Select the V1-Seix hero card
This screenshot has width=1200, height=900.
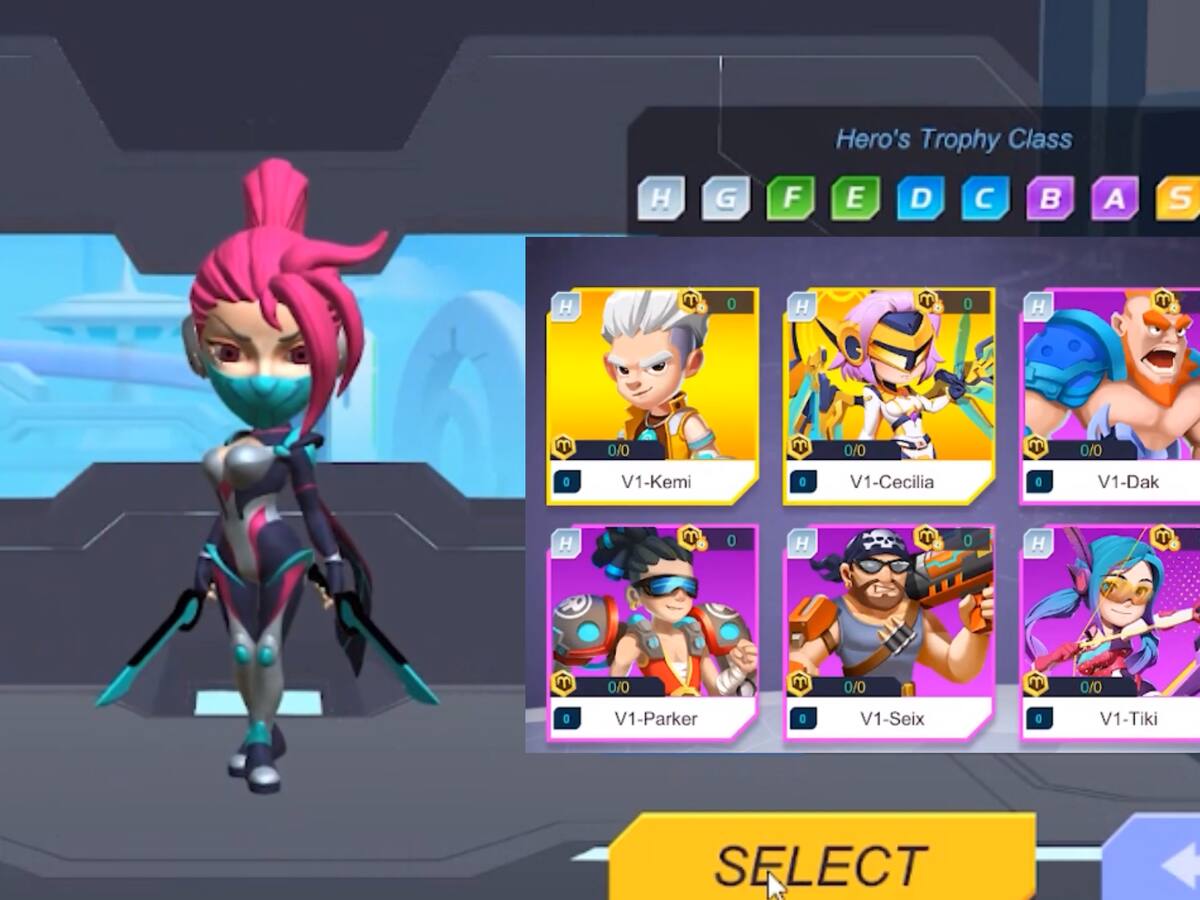pyautogui.click(x=889, y=632)
